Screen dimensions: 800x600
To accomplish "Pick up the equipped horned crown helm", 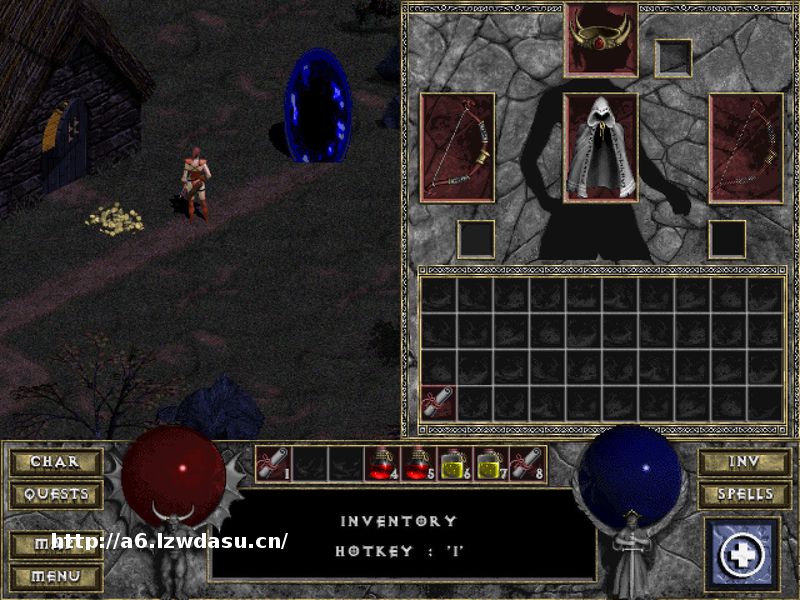I will tap(601, 38).
